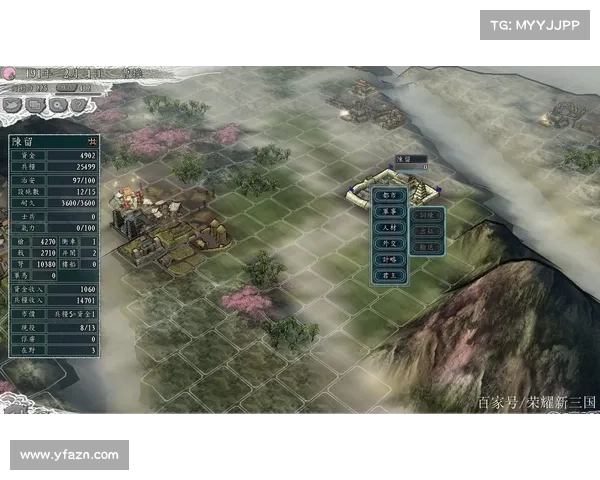600x480 pixels.
Task: Choose the 君主 ruler command
Action: tap(389, 275)
